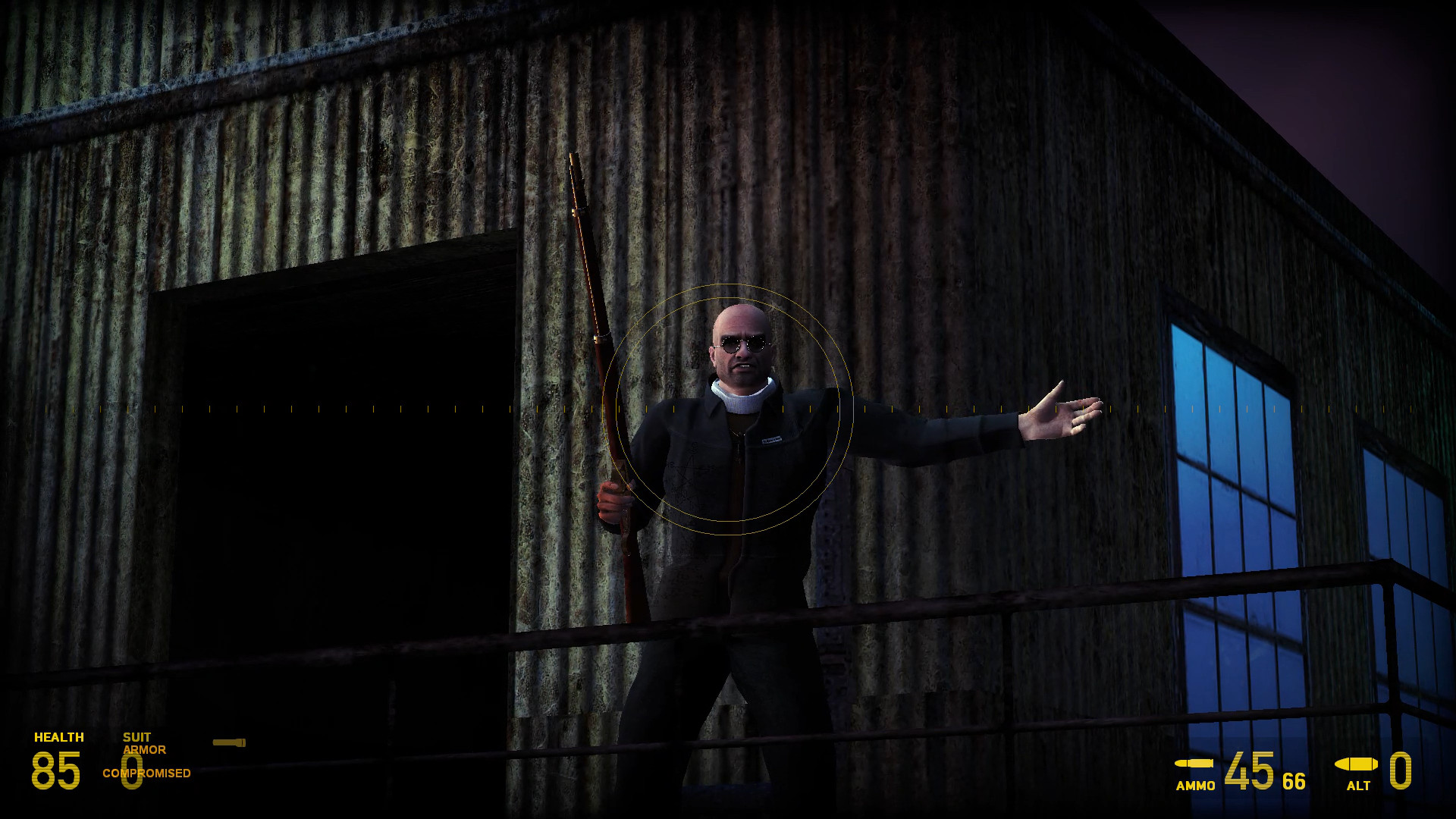Image resolution: width=1456 pixels, height=819 pixels.
Task: Toggle the circular crosshair reticle
Action: [726, 406]
